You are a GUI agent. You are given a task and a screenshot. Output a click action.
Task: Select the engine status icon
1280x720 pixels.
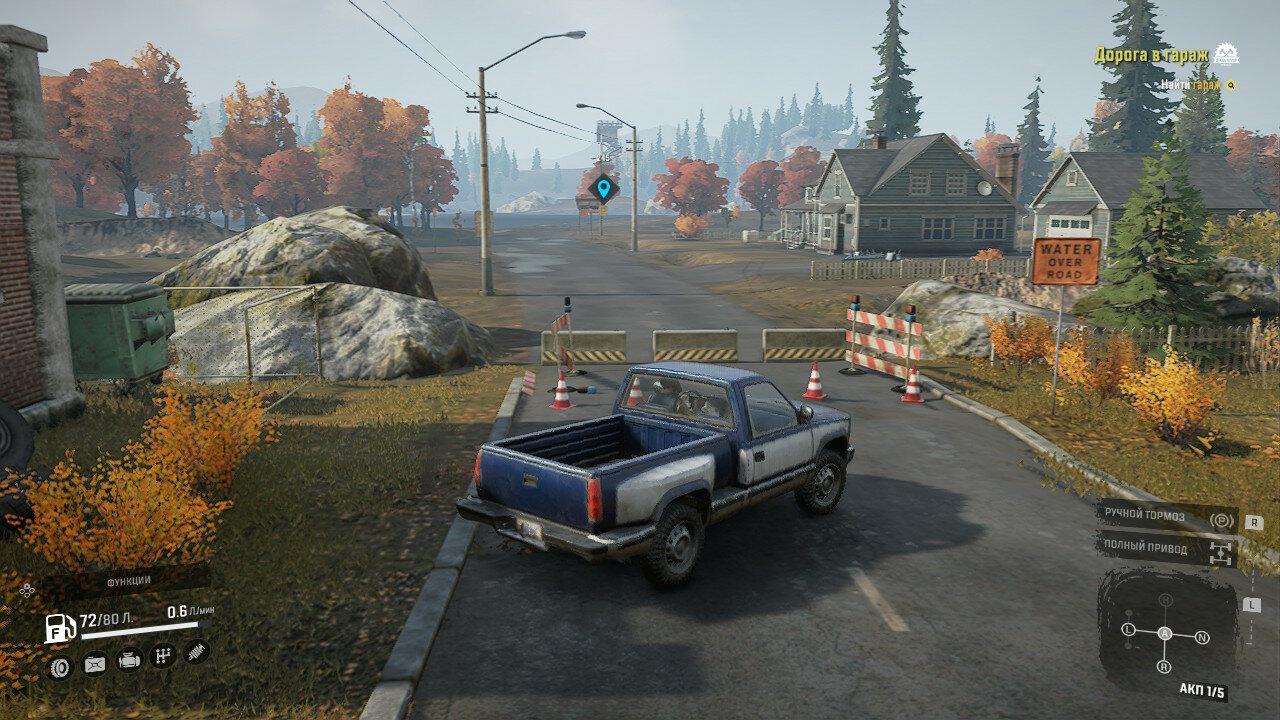[129, 660]
